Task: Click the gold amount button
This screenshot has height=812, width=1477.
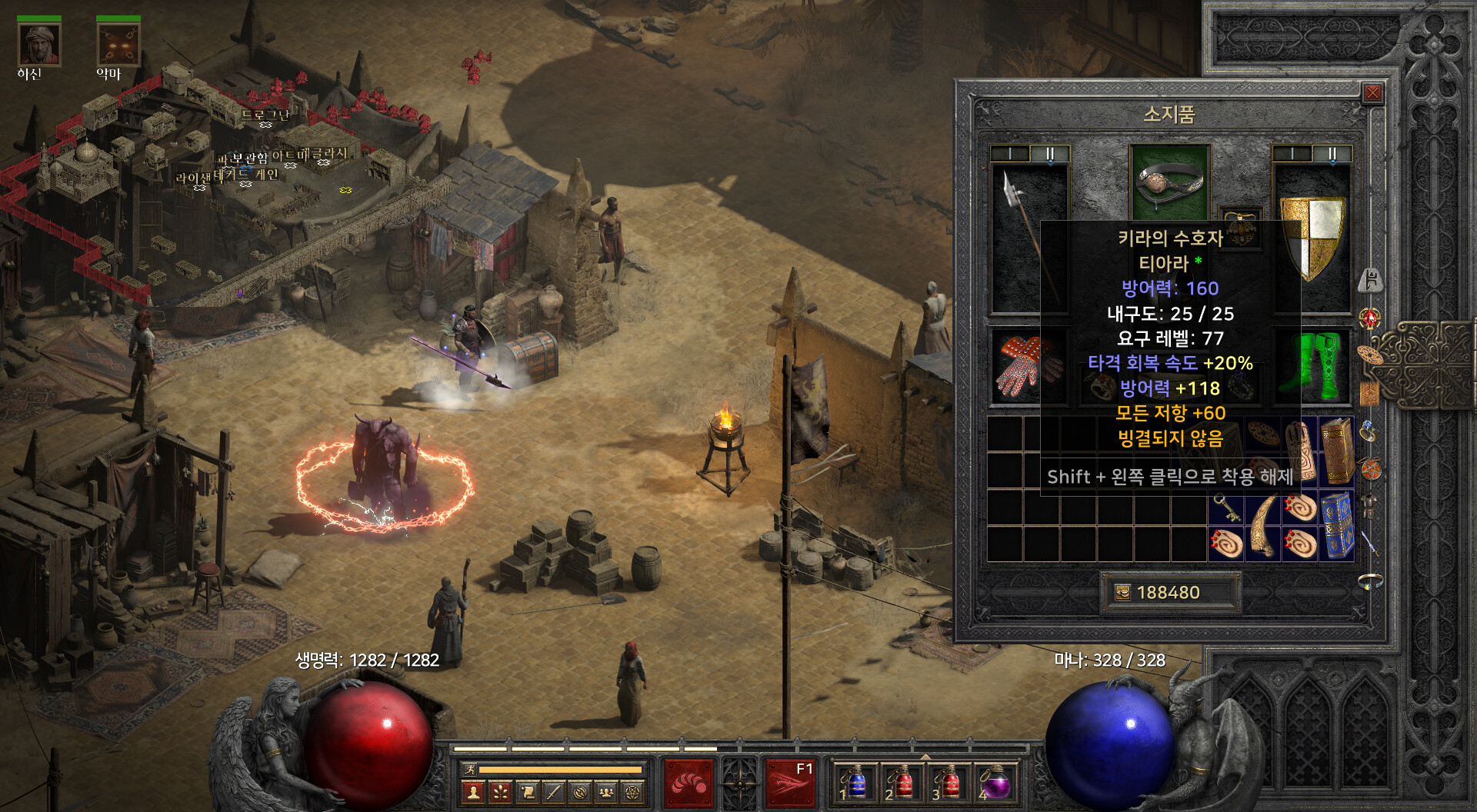Action: [x=1169, y=592]
